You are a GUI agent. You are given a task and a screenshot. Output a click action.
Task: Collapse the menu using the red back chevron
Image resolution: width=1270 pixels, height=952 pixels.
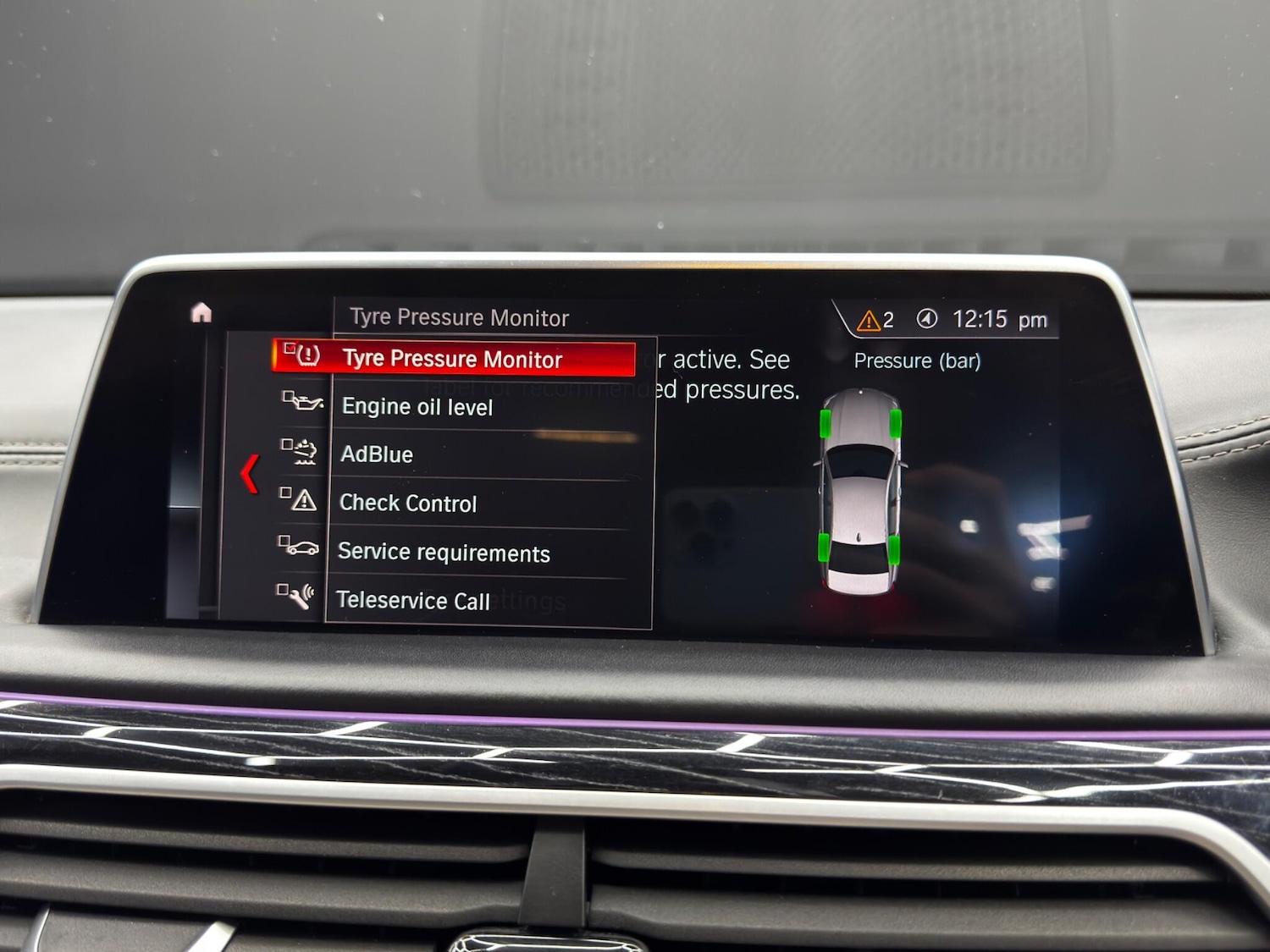point(249,474)
